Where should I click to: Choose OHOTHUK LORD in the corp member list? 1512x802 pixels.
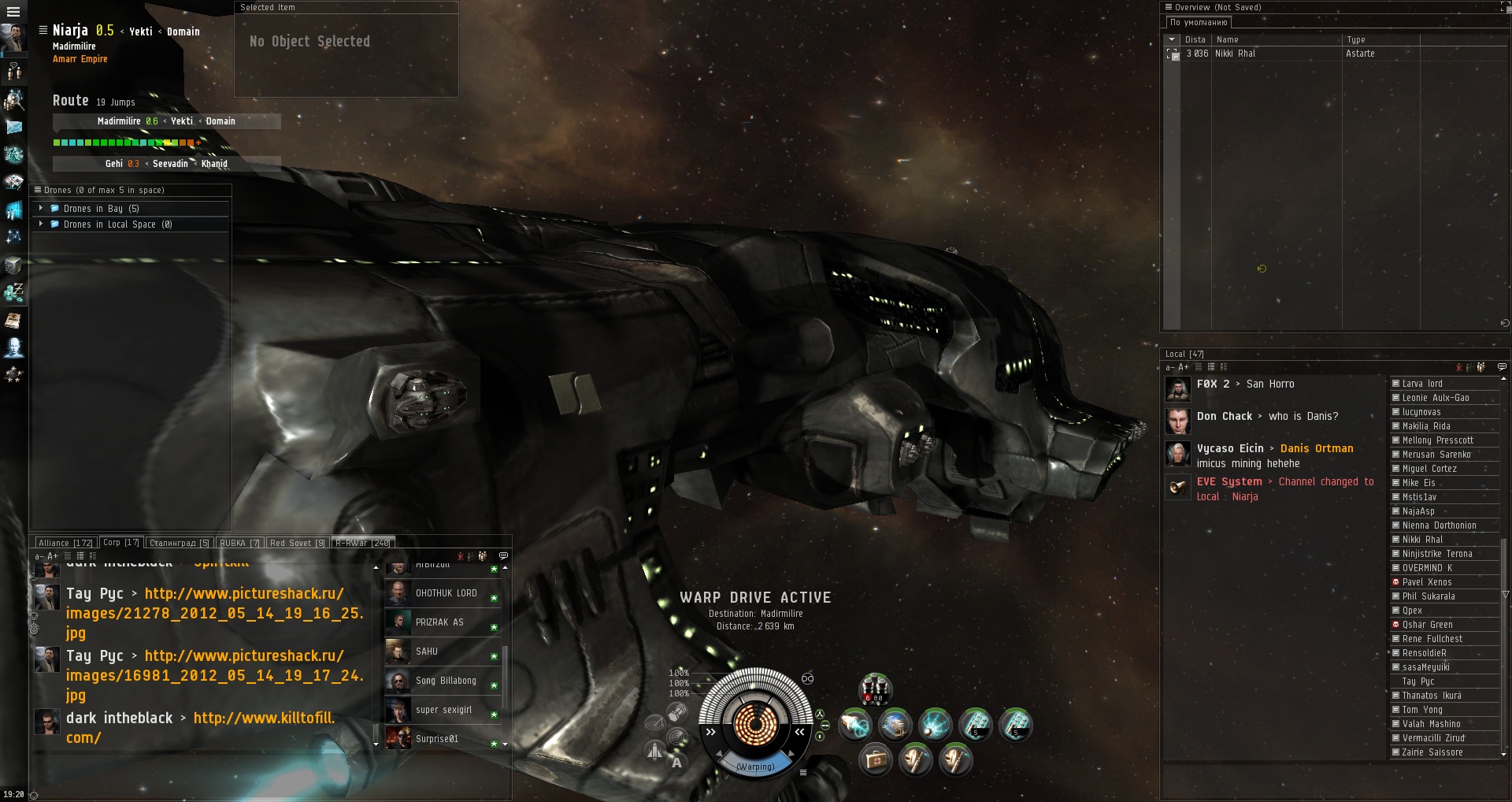tap(446, 593)
